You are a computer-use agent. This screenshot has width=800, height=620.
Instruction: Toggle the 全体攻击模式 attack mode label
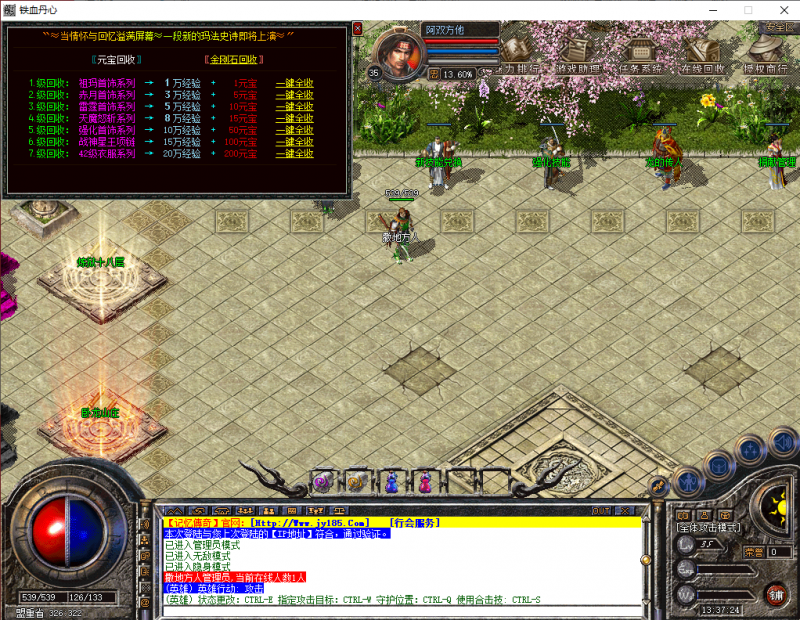point(707,527)
